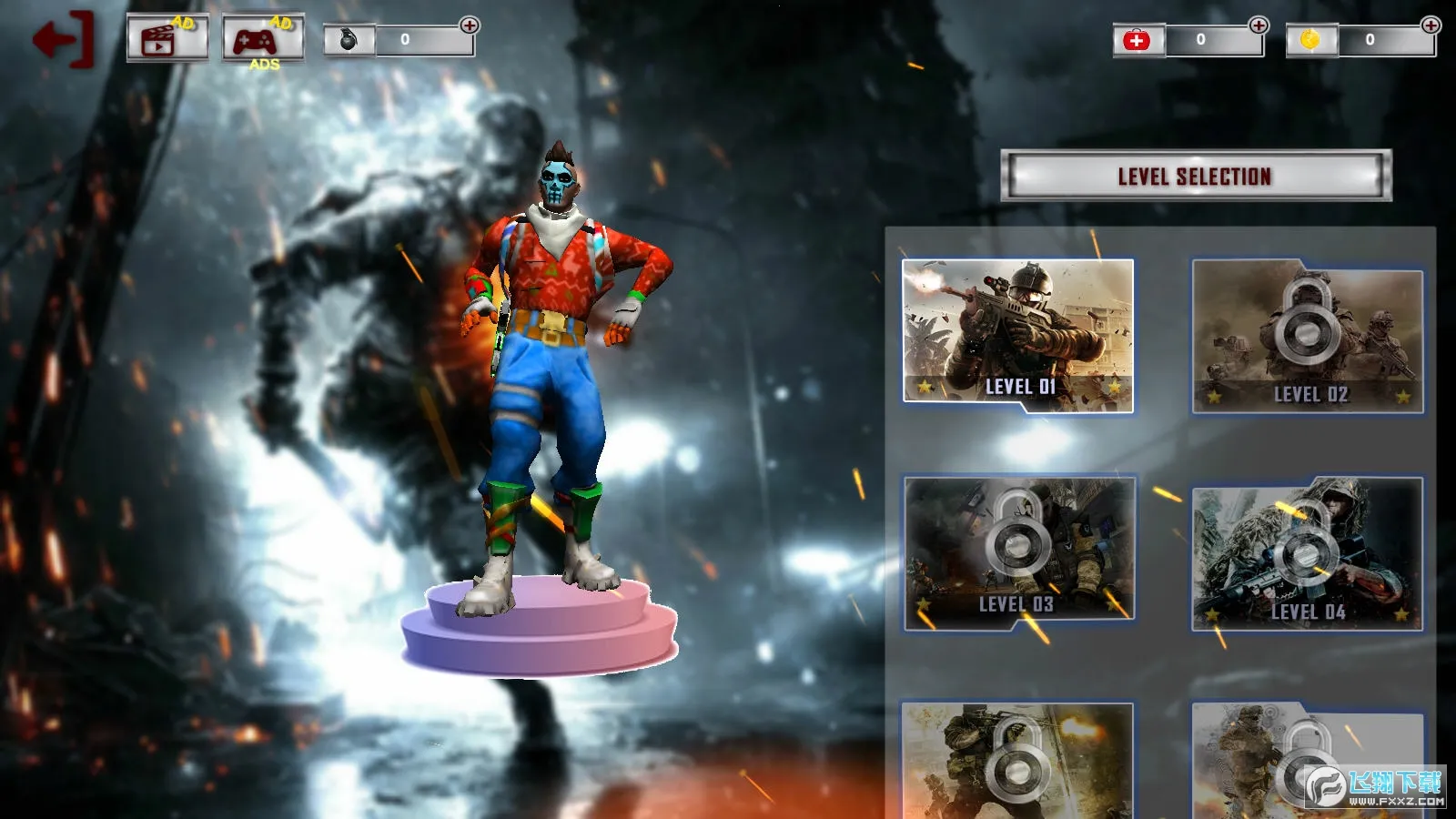Open the gamepad ADS button
Viewport: 1456px width, 819px height.
tap(263, 39)
